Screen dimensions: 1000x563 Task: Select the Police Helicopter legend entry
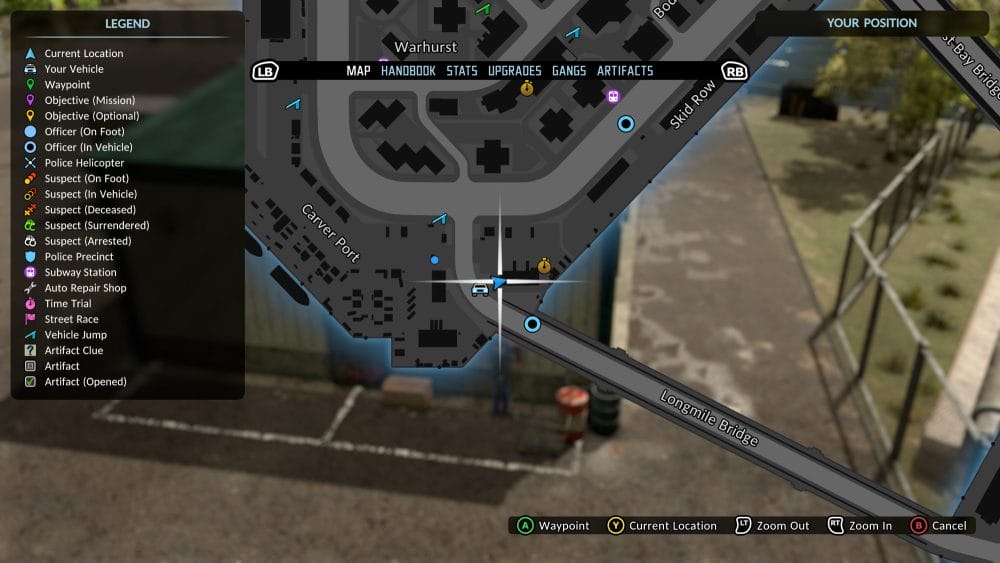(x=84, y=163)
